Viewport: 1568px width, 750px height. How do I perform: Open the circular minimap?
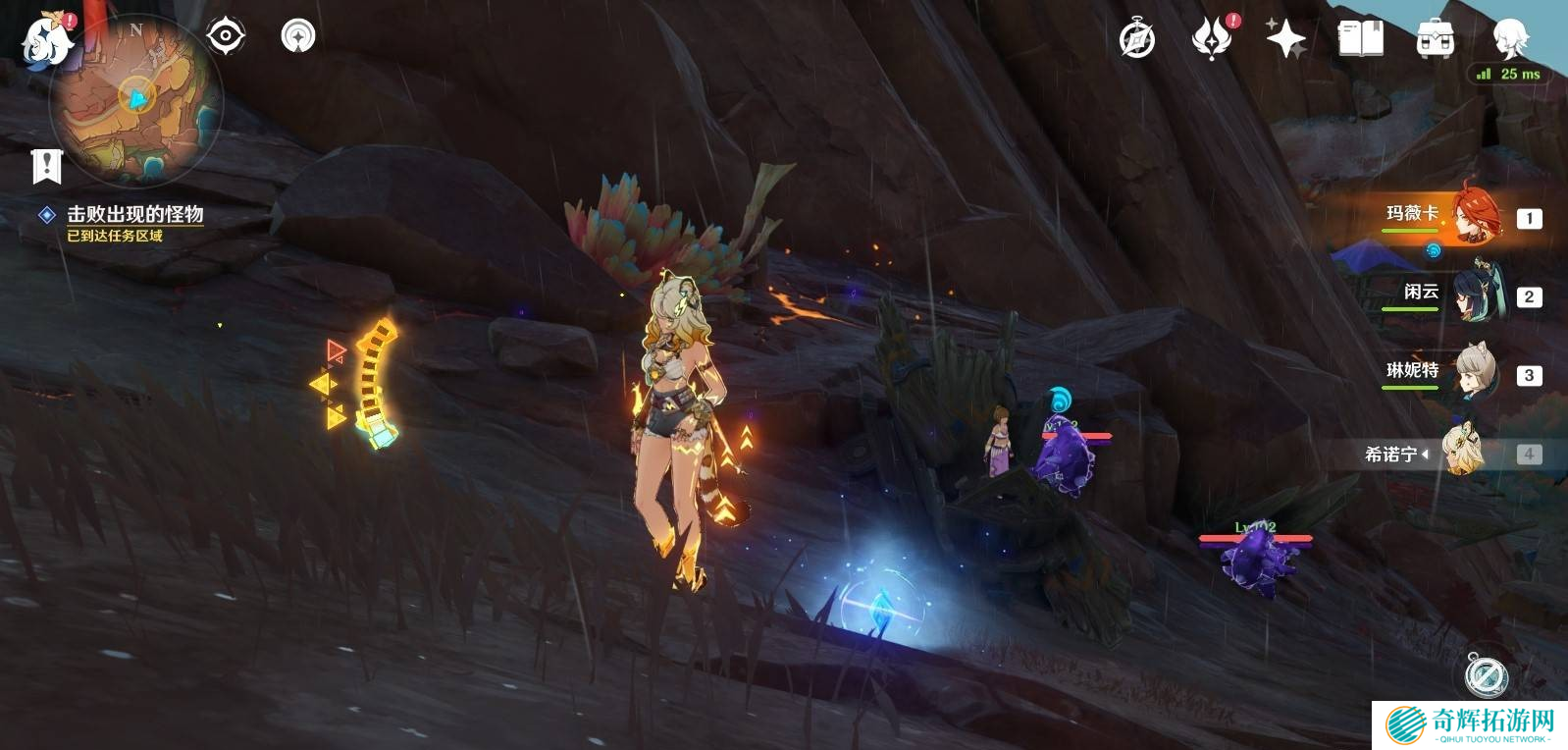tap(136, 98)
